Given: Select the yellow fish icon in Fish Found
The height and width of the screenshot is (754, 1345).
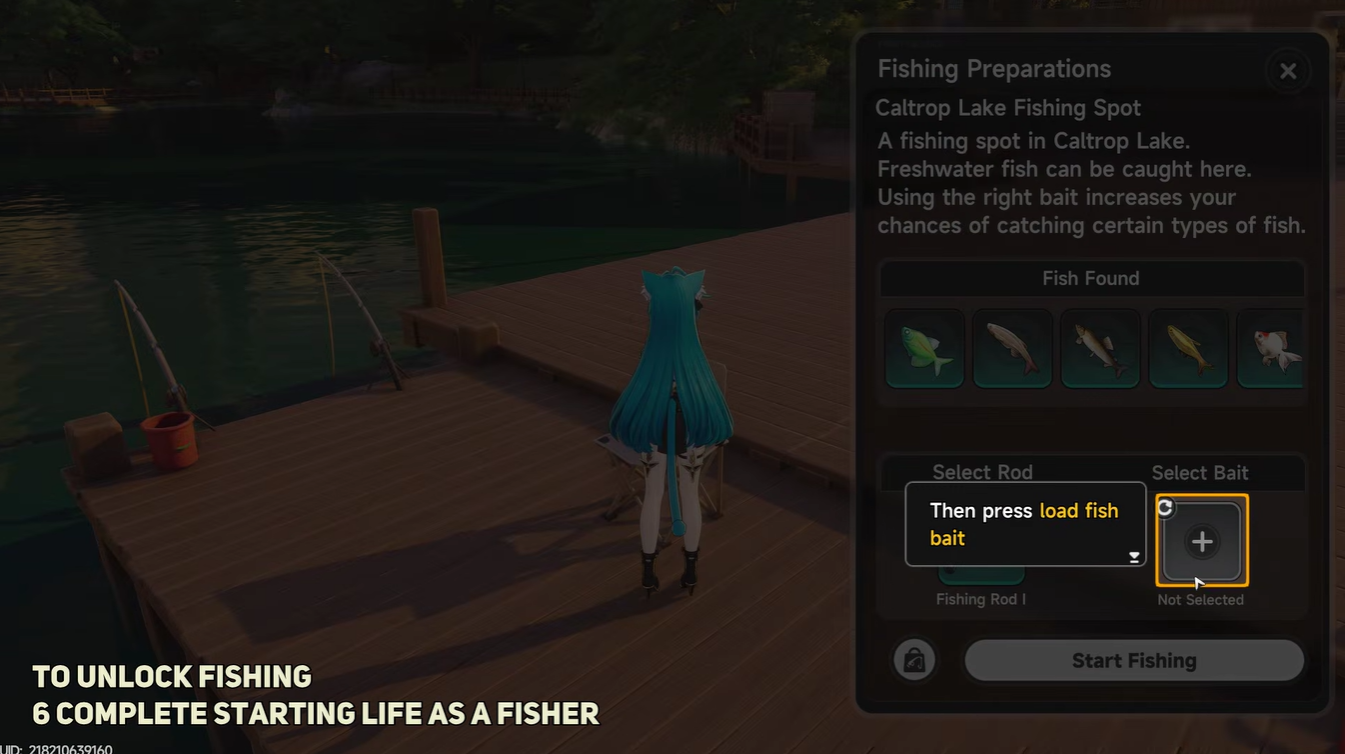Looking at the screenshot, I should coord(1187,349).
